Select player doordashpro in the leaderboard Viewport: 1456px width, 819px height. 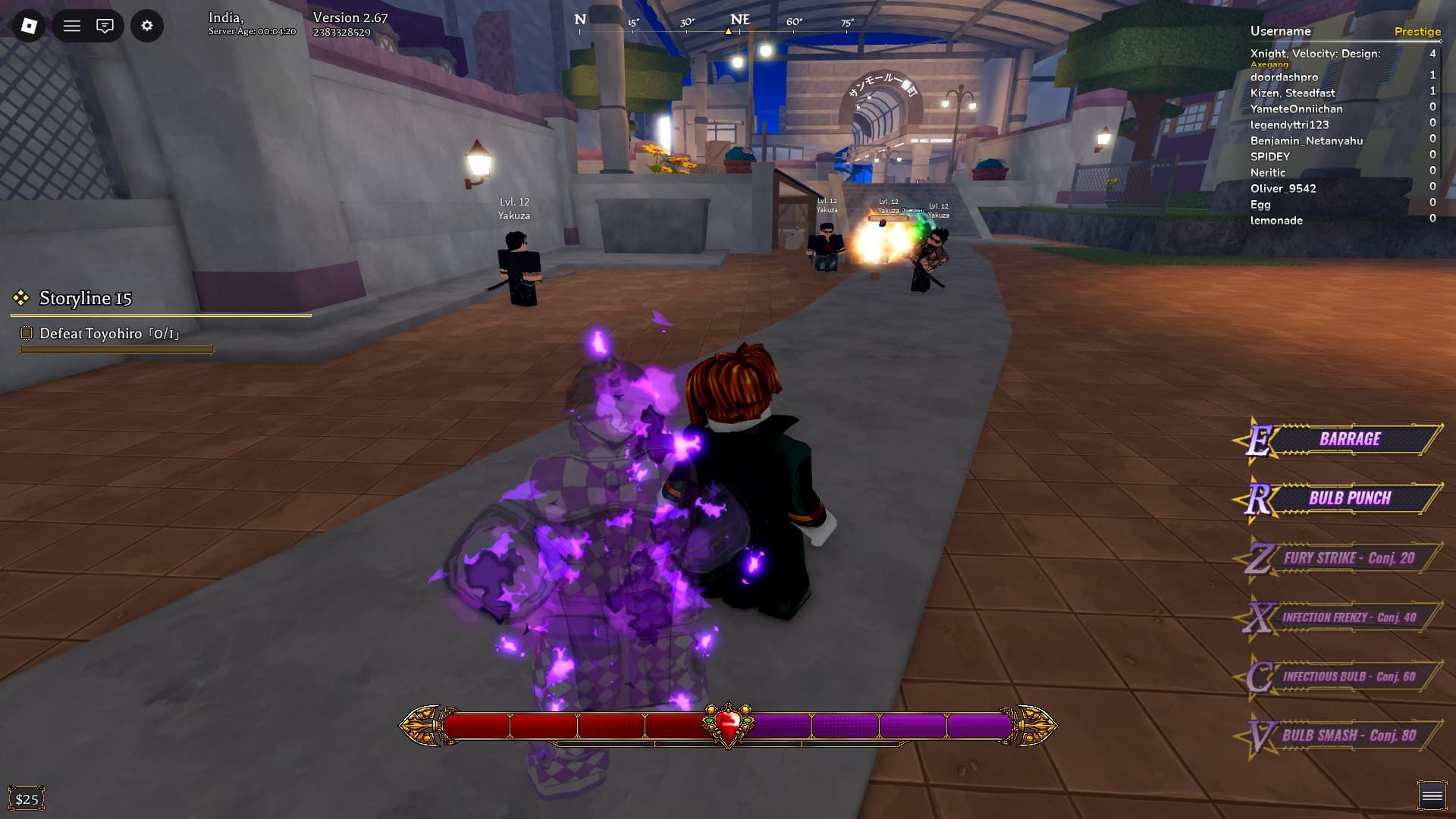click(x=1284, y=77)
